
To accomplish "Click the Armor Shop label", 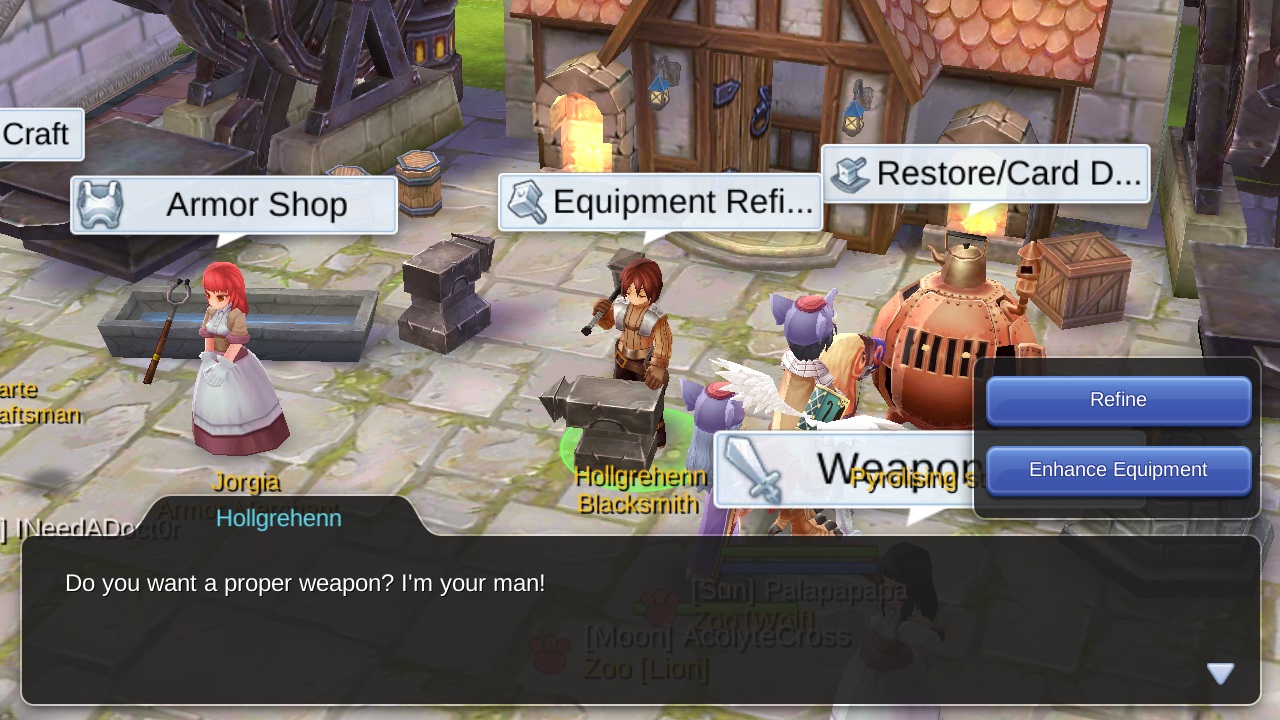I will [x=256, y=204].
